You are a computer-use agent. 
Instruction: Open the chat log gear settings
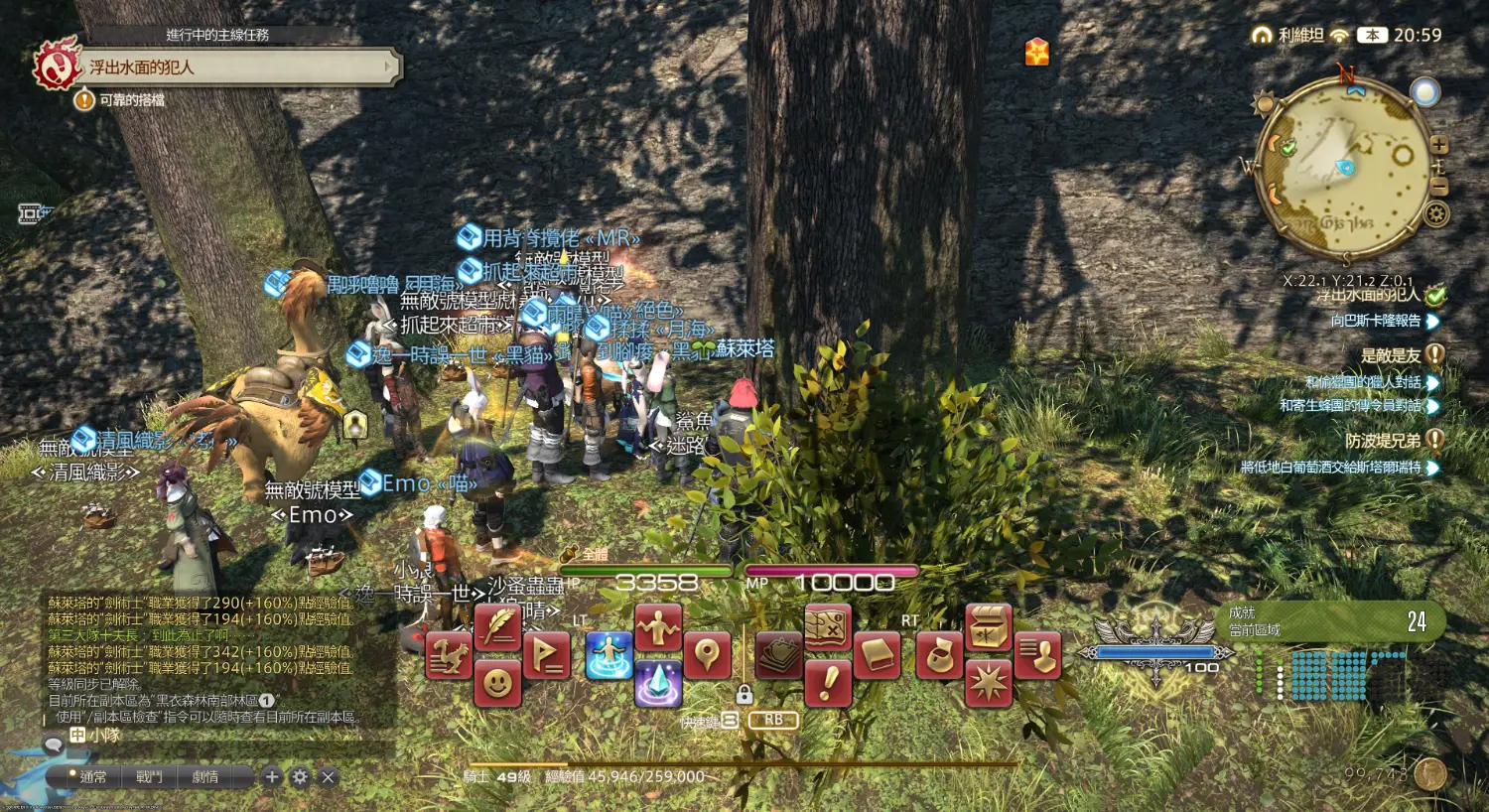[300, 777]
